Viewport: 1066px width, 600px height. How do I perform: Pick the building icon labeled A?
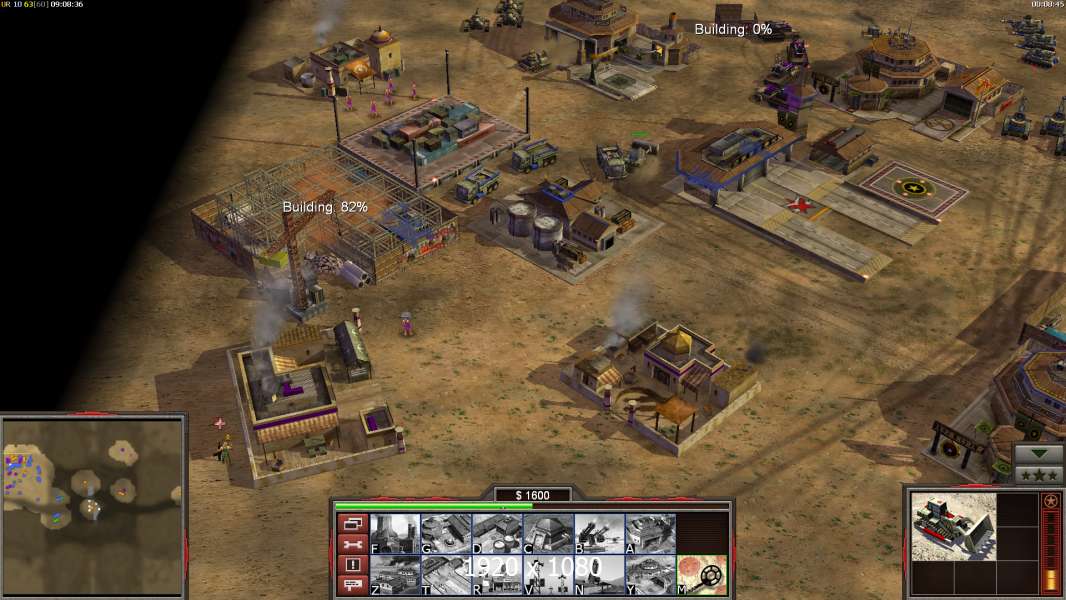pos(650,533)
